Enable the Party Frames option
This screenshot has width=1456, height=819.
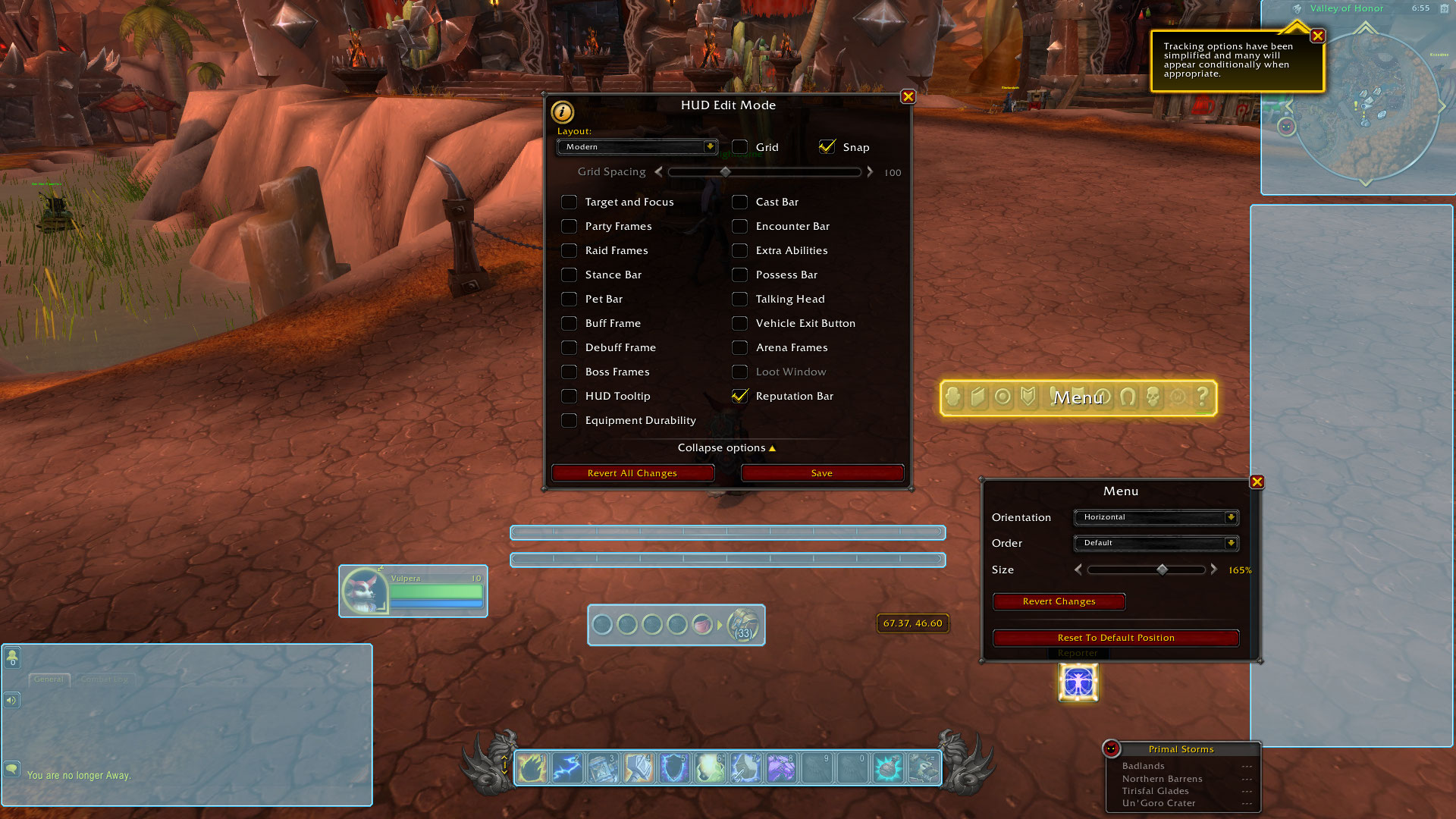pos(569,226)
